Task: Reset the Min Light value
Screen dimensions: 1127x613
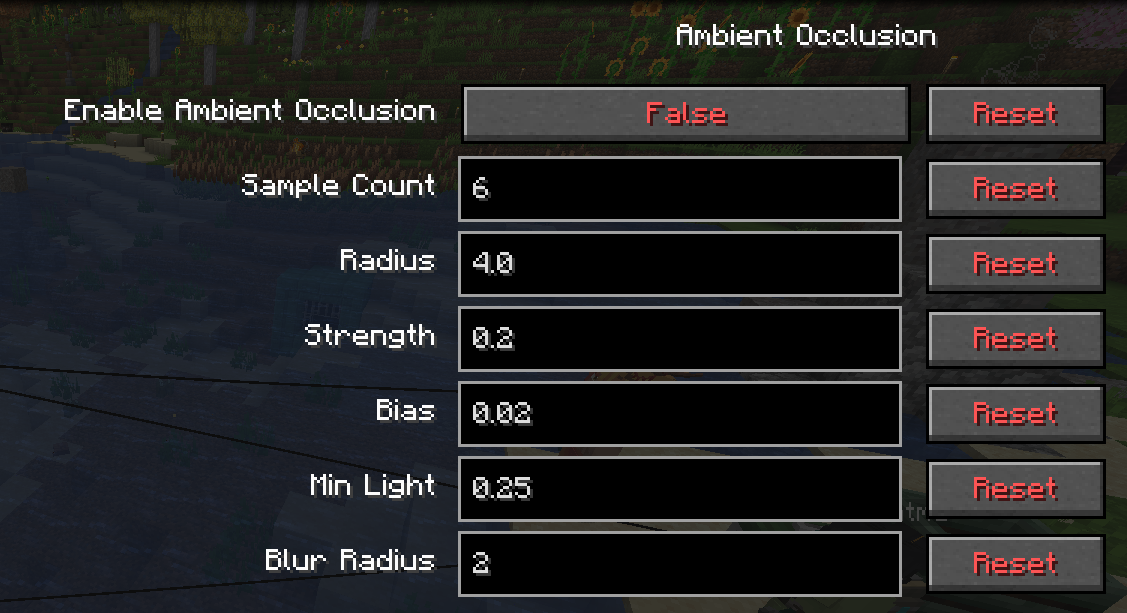Action: coord(1015,489)
